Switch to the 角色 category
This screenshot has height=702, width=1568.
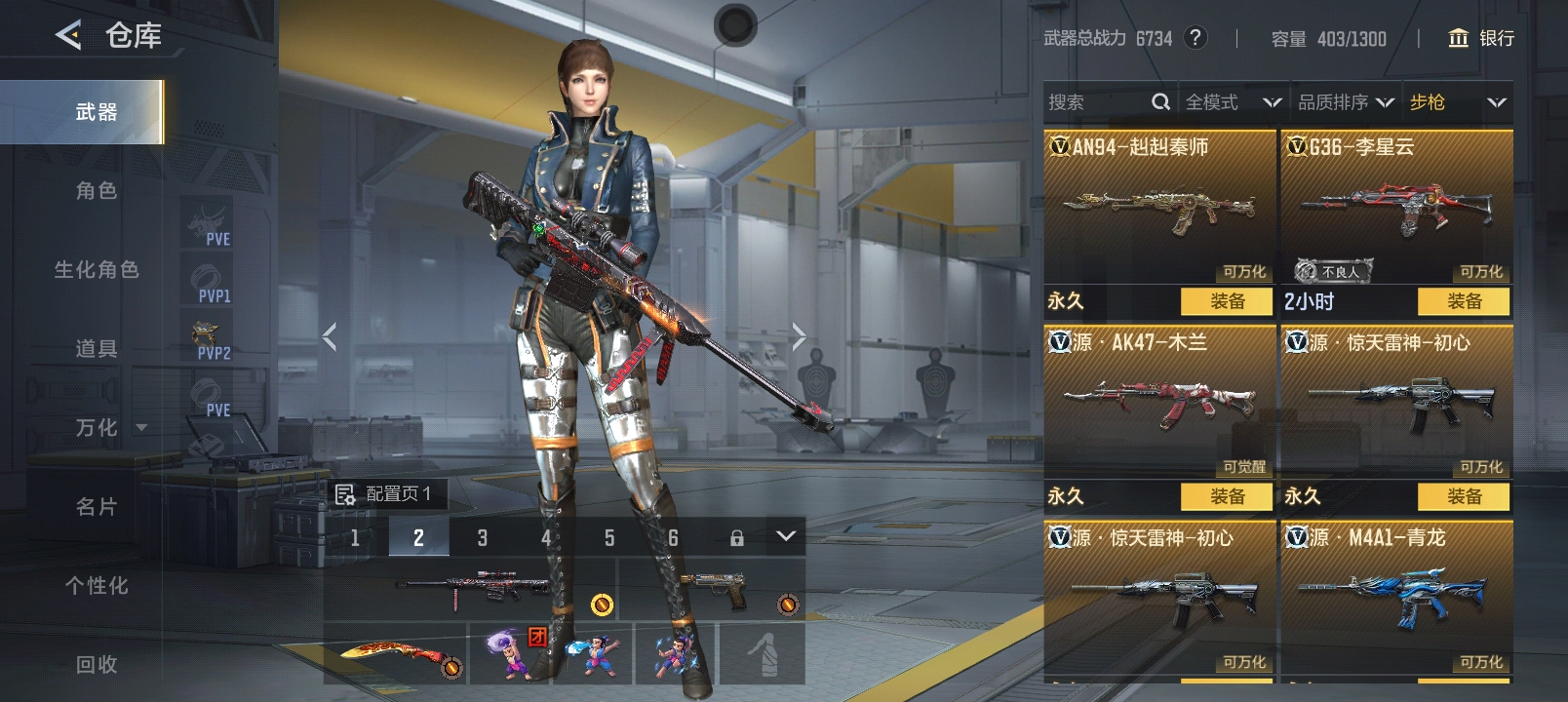pos(97,191)
